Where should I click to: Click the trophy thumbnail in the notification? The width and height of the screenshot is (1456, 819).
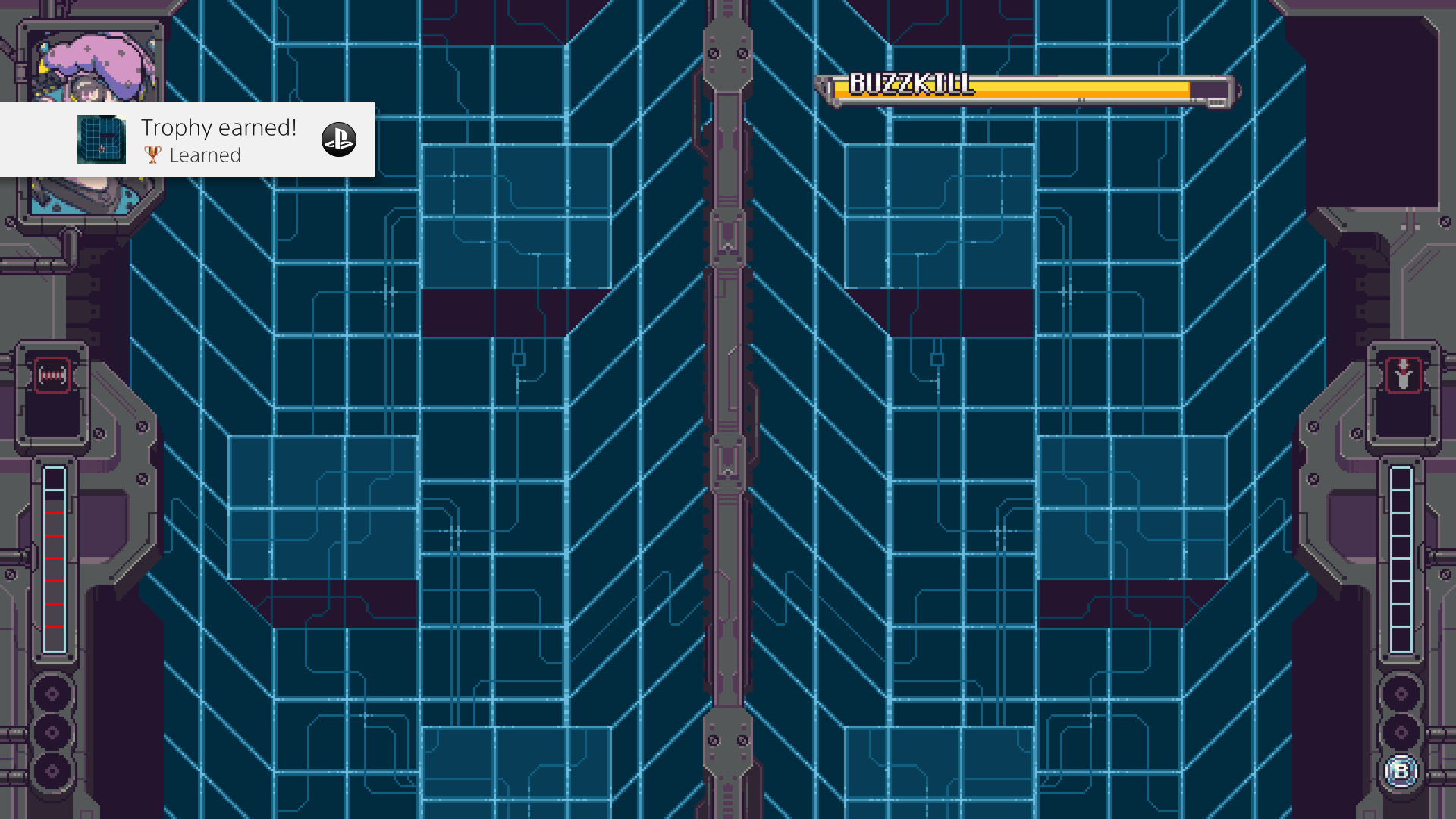coord(102,140)
